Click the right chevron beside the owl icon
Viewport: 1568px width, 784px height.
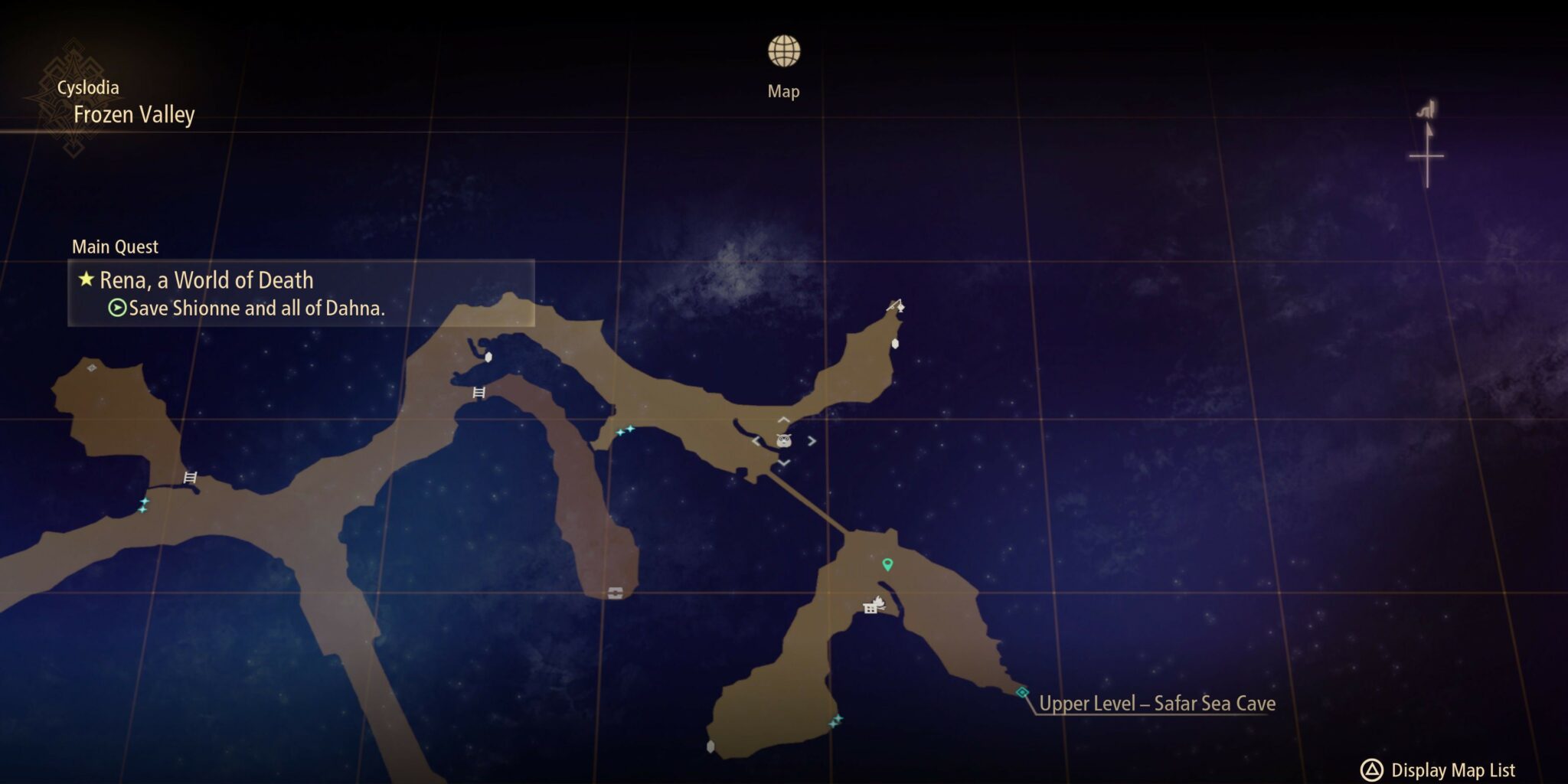pos(811,440)
